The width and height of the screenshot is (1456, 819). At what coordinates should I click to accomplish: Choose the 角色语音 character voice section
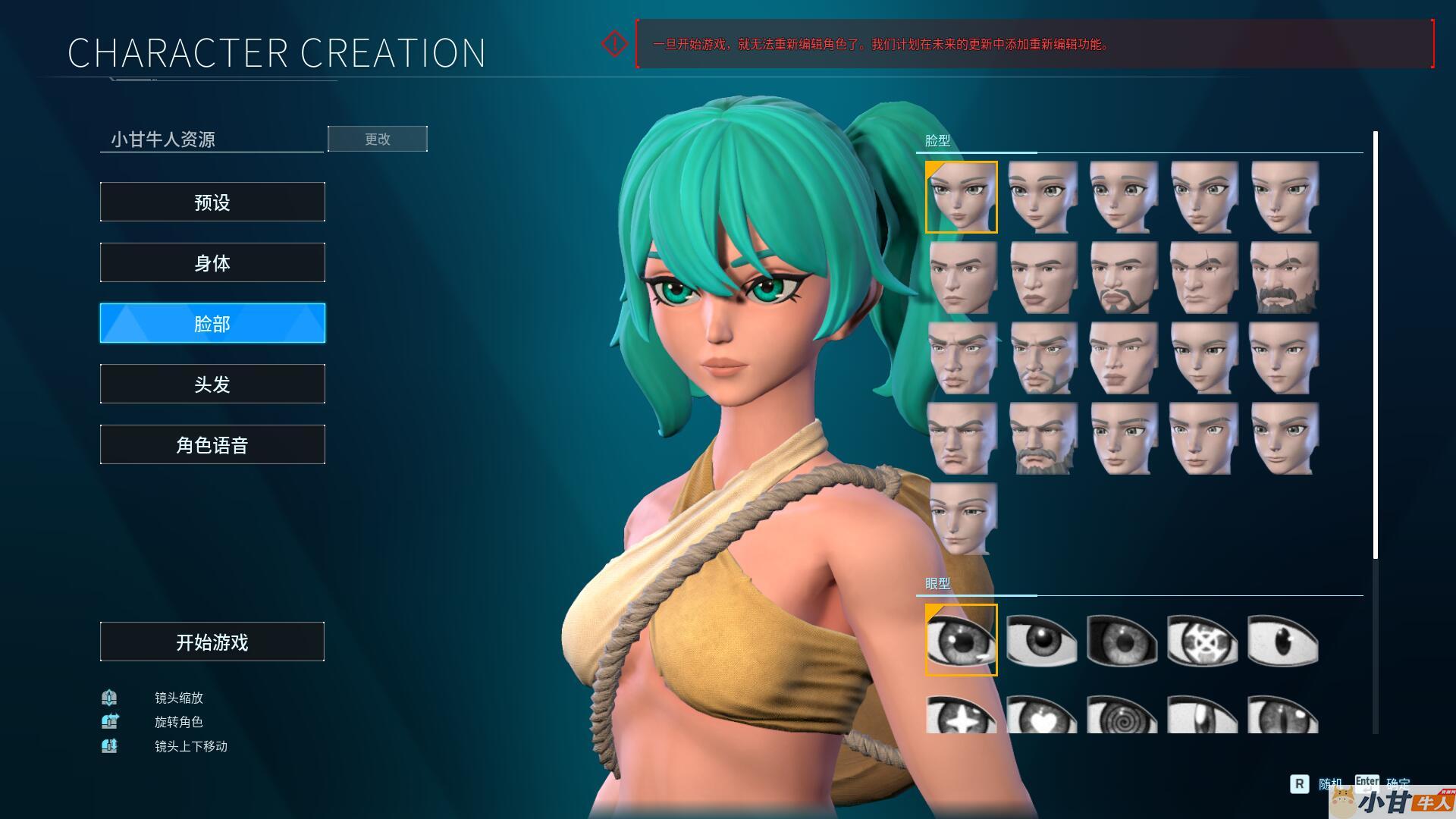click(212, 444)
